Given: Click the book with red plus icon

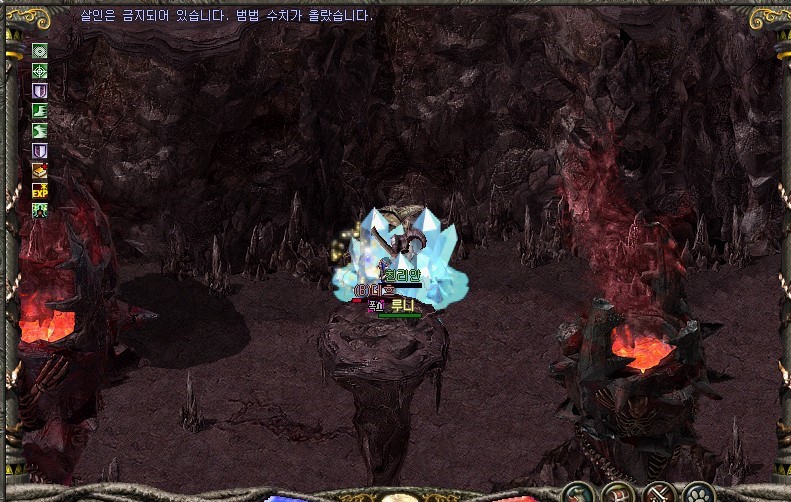Looking at the screenshot, I should [x=40, y=170].
